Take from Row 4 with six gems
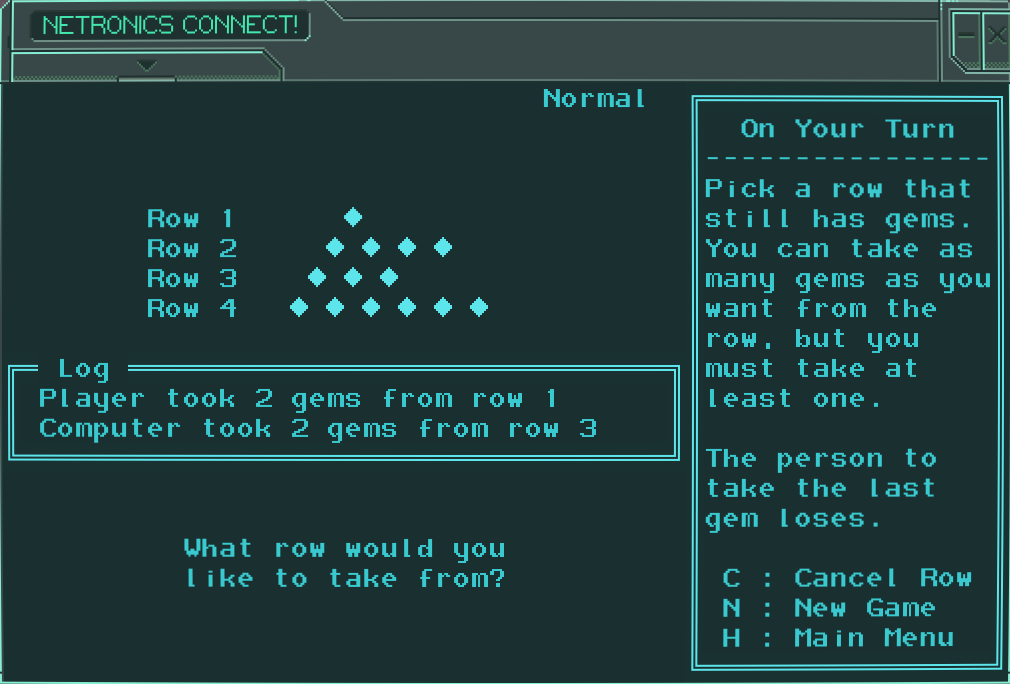Image resolution: width=1010 pixels, height=684 pixels. click(191, 308)
